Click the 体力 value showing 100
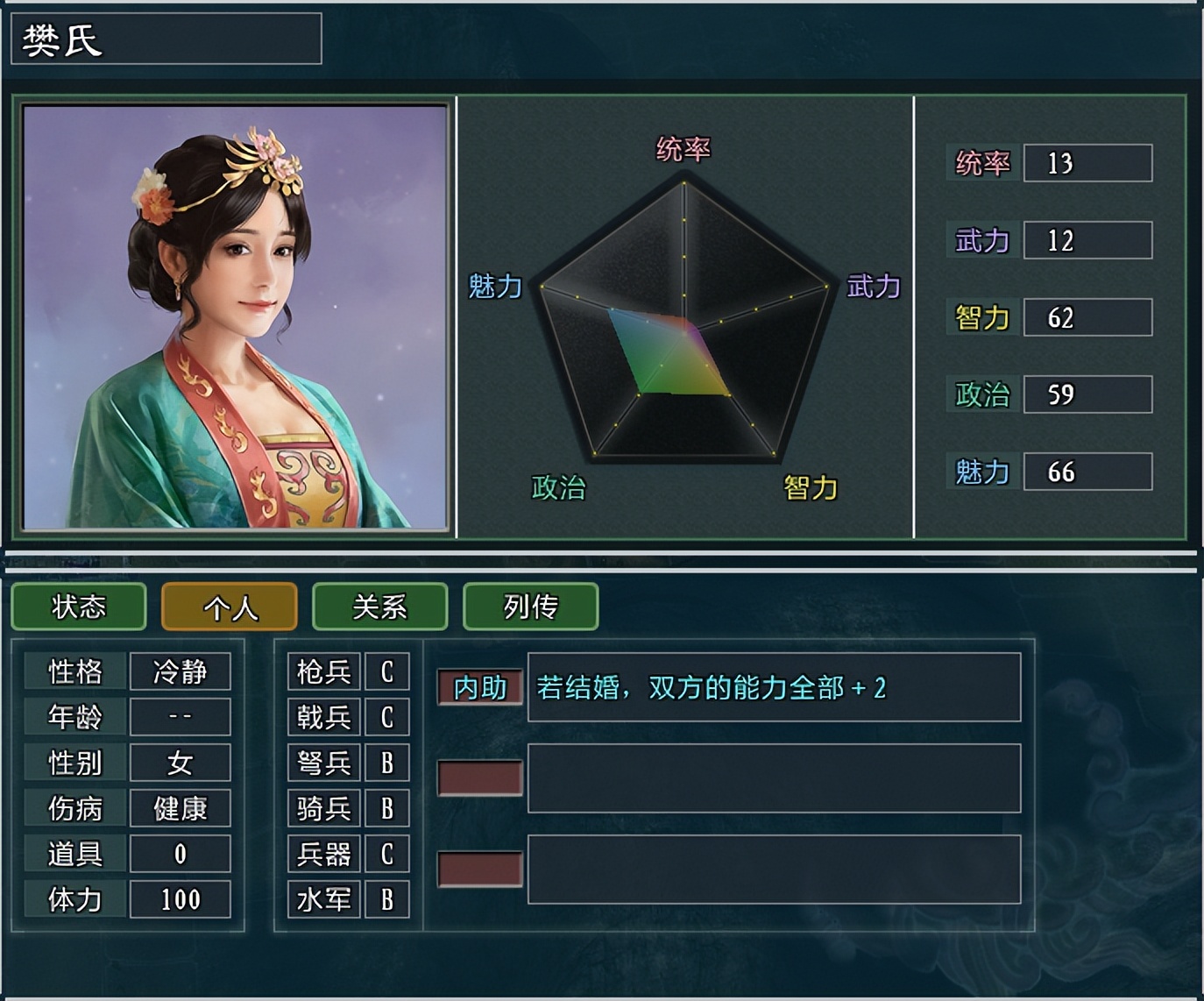This screenshot has width=1204, height=1001. 181,898
